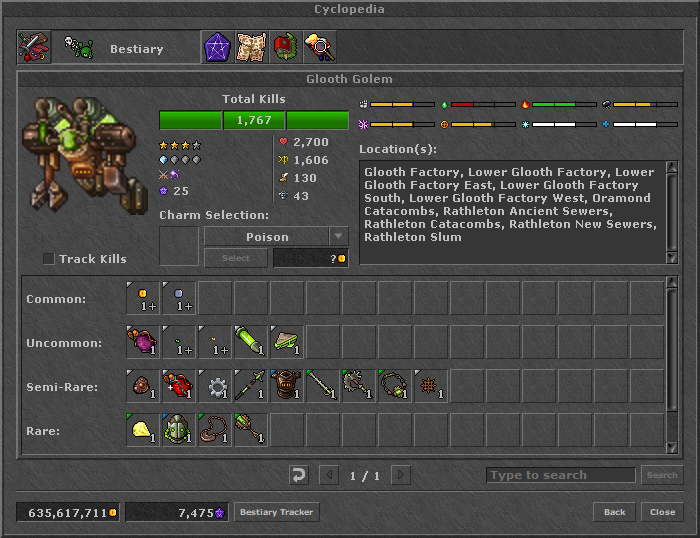This screenshot has width=700, height=538.
Task: Select the brown armor semi-rare loot
Action: coord(287,386)
